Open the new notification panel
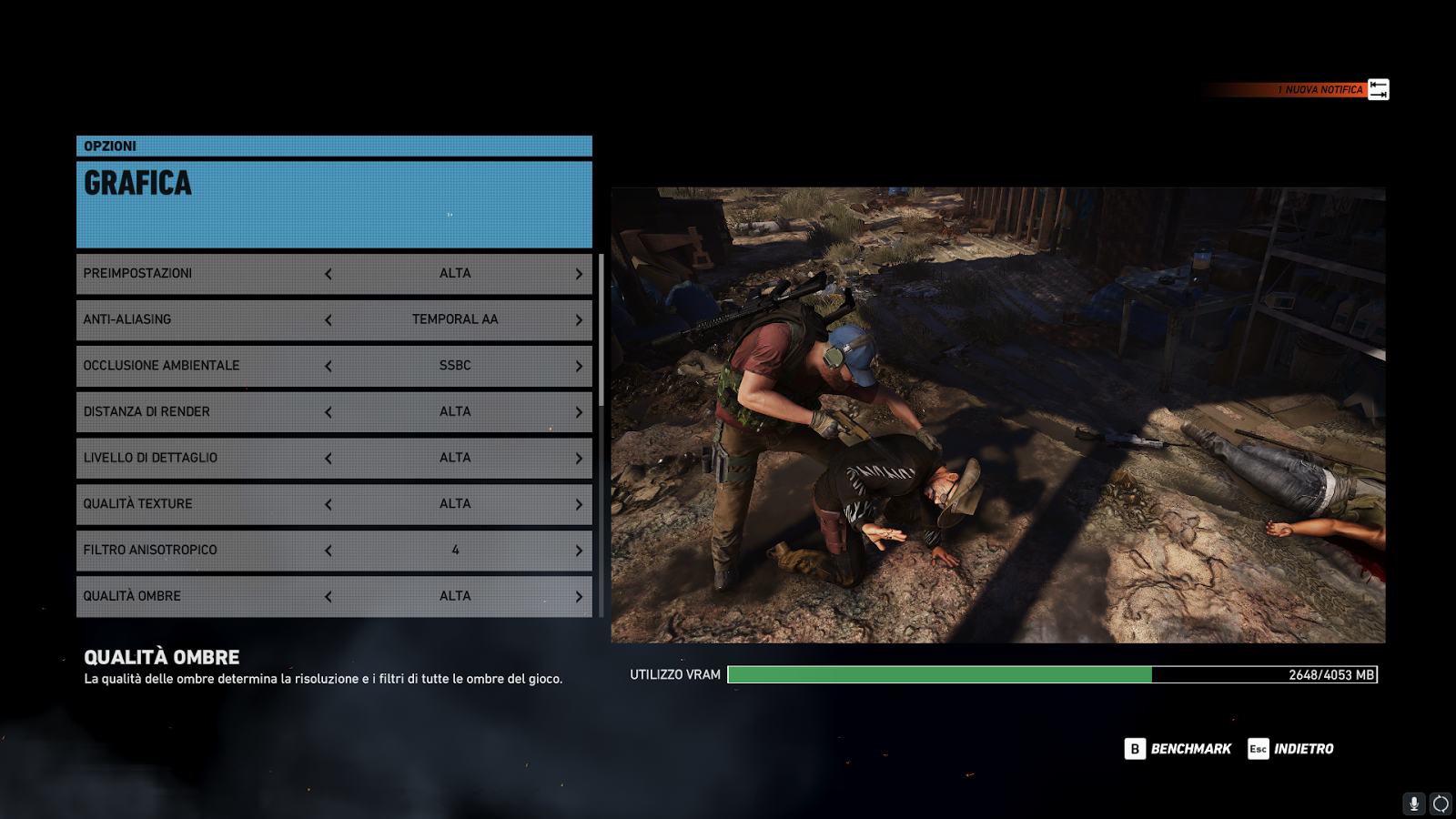This screenshot has width=1456, height=819. (1378, 89)
